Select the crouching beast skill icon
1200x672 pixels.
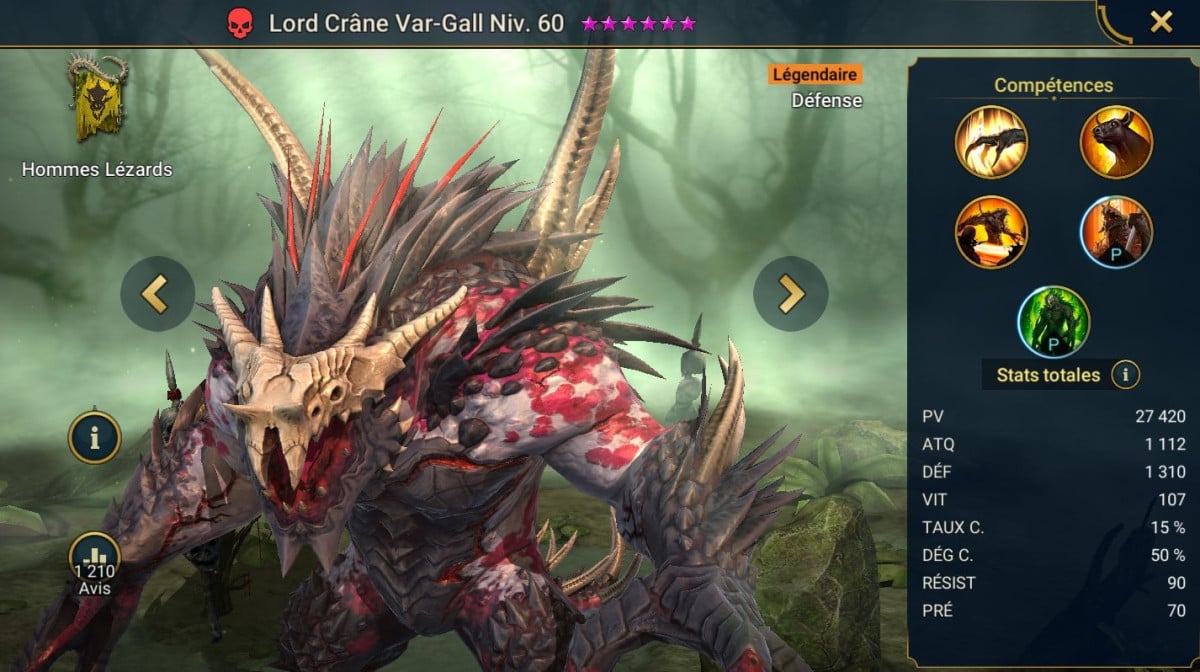(991, 232)
